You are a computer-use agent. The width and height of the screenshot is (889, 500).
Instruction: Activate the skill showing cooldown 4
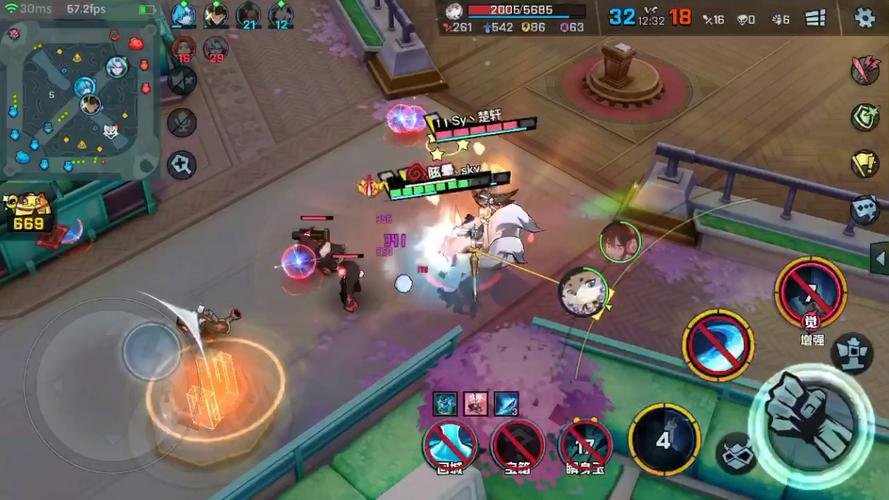(x=663, y=438)
